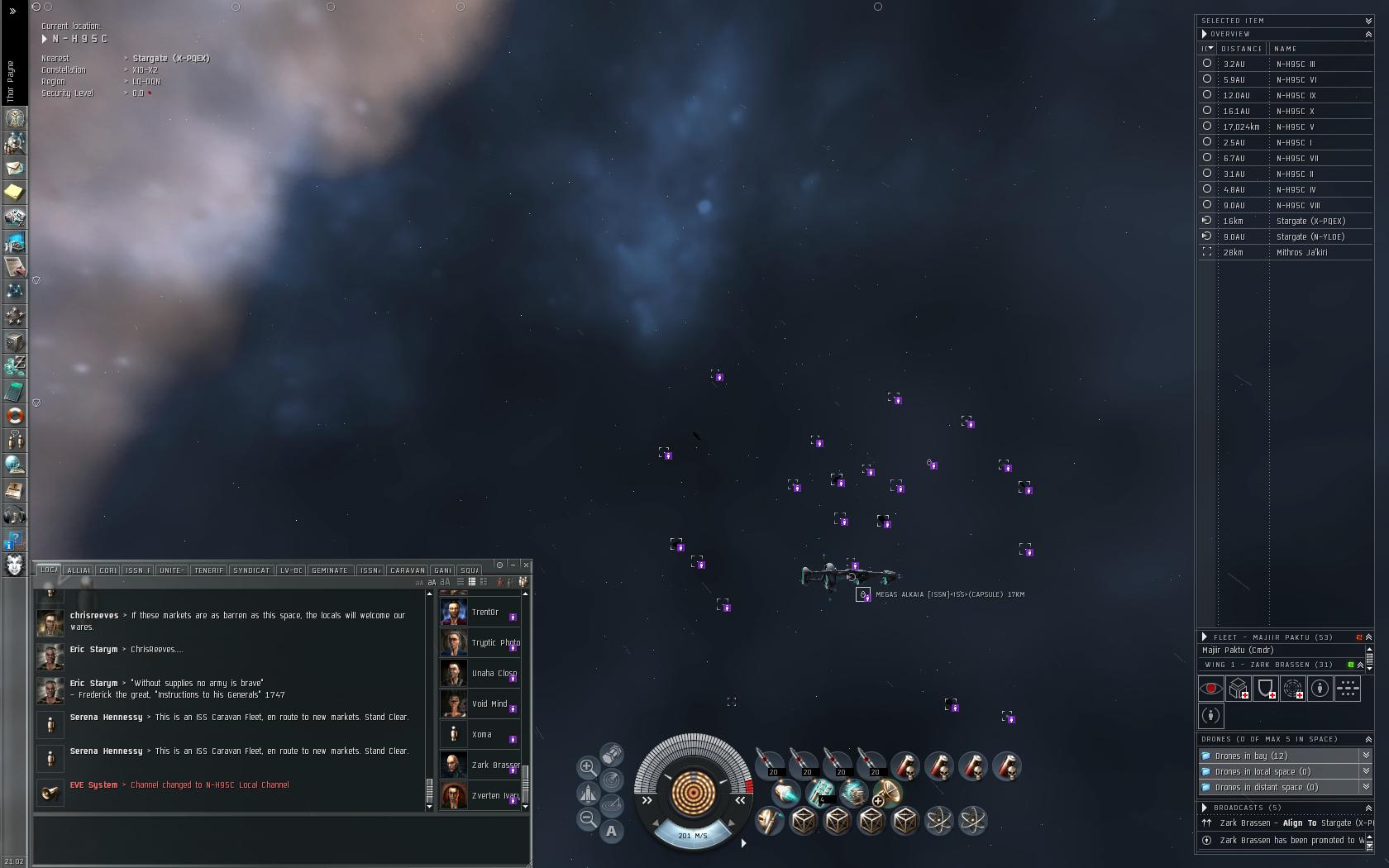Viewport: 1389px width, 868px height.
Task: Expand the Drones in bay group
Action: (x=1366, y=756)
